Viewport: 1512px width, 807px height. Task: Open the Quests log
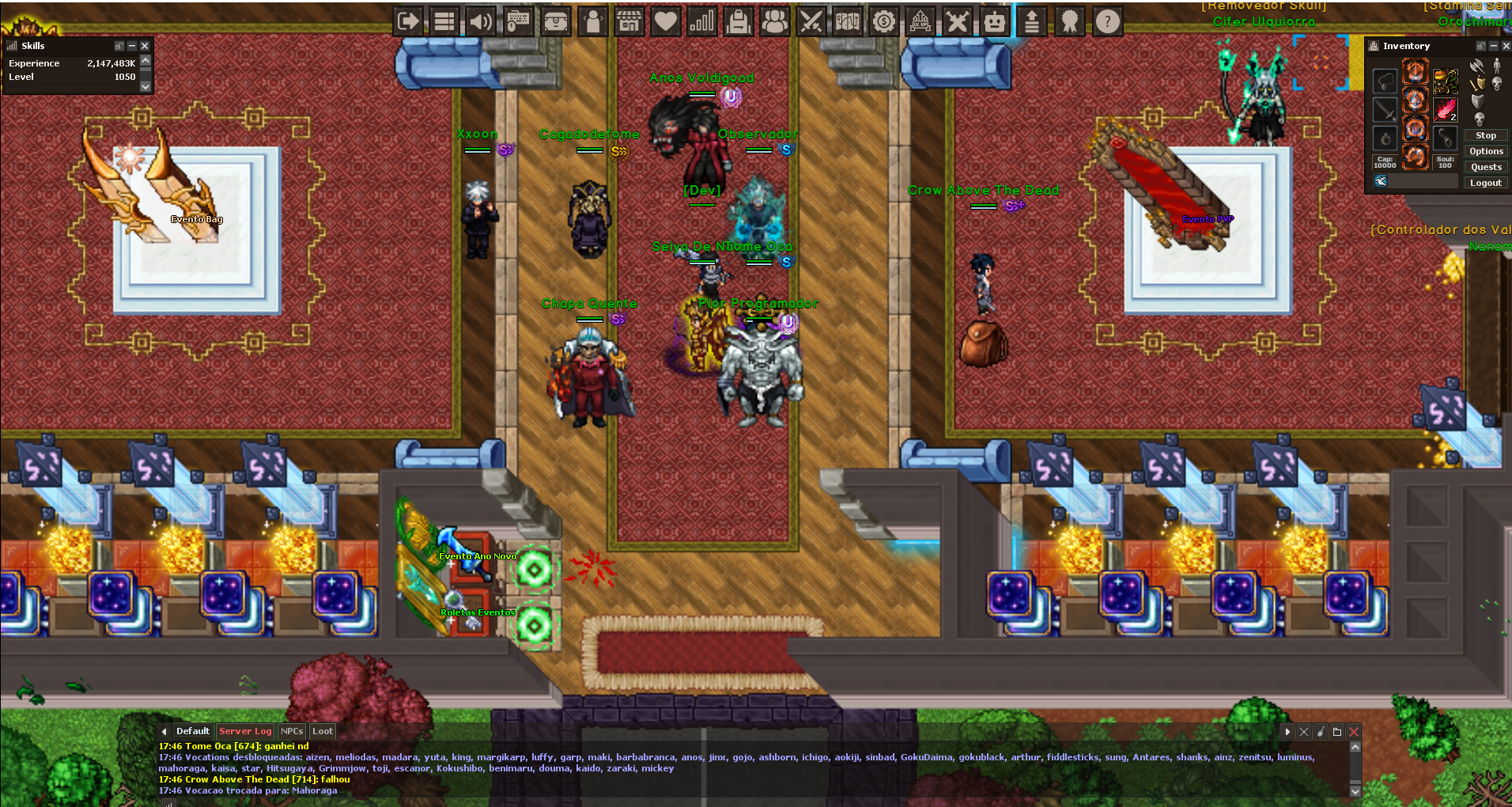click(1486, 167)
